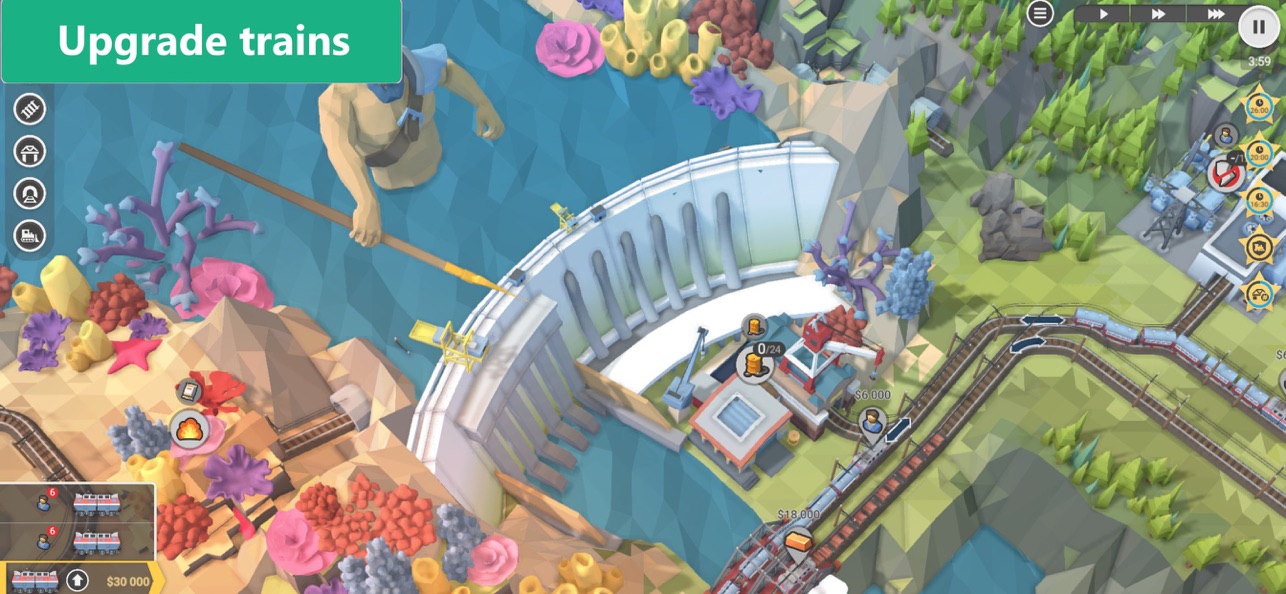Click the fire alert marker
Viewport: 1286px width, 594px height.
click(188, 430)
